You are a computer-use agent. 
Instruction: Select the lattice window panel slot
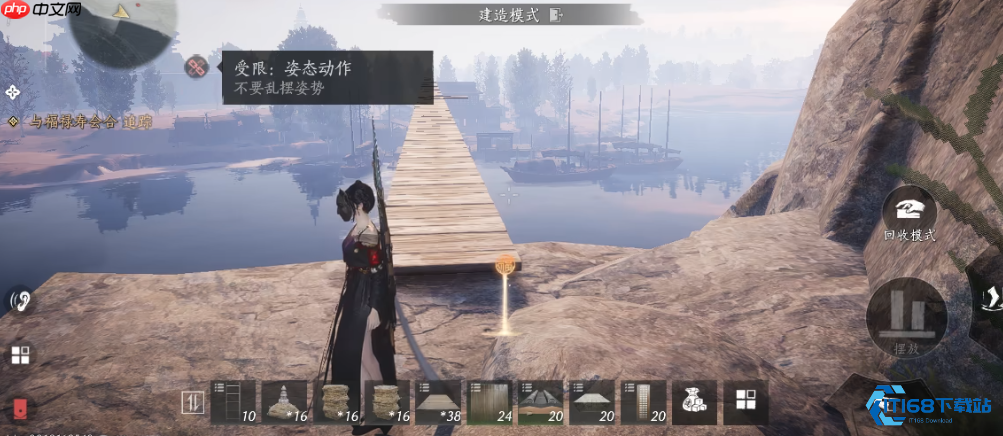pyautogui.click(x=643, y=402)
